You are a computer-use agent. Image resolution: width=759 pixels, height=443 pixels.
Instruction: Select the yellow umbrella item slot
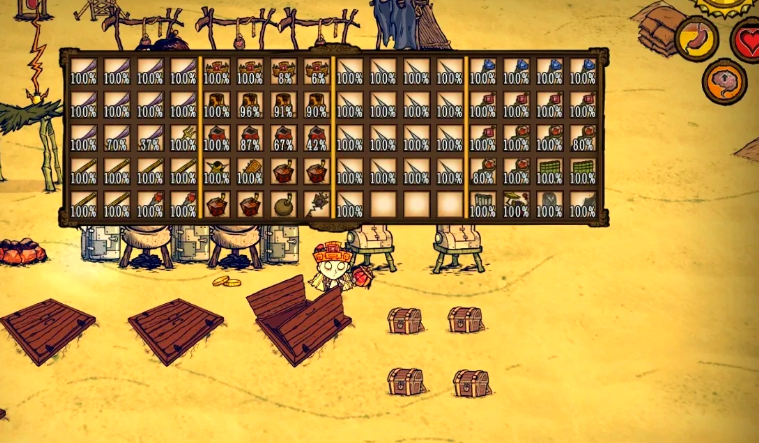[x=516, y=205]
